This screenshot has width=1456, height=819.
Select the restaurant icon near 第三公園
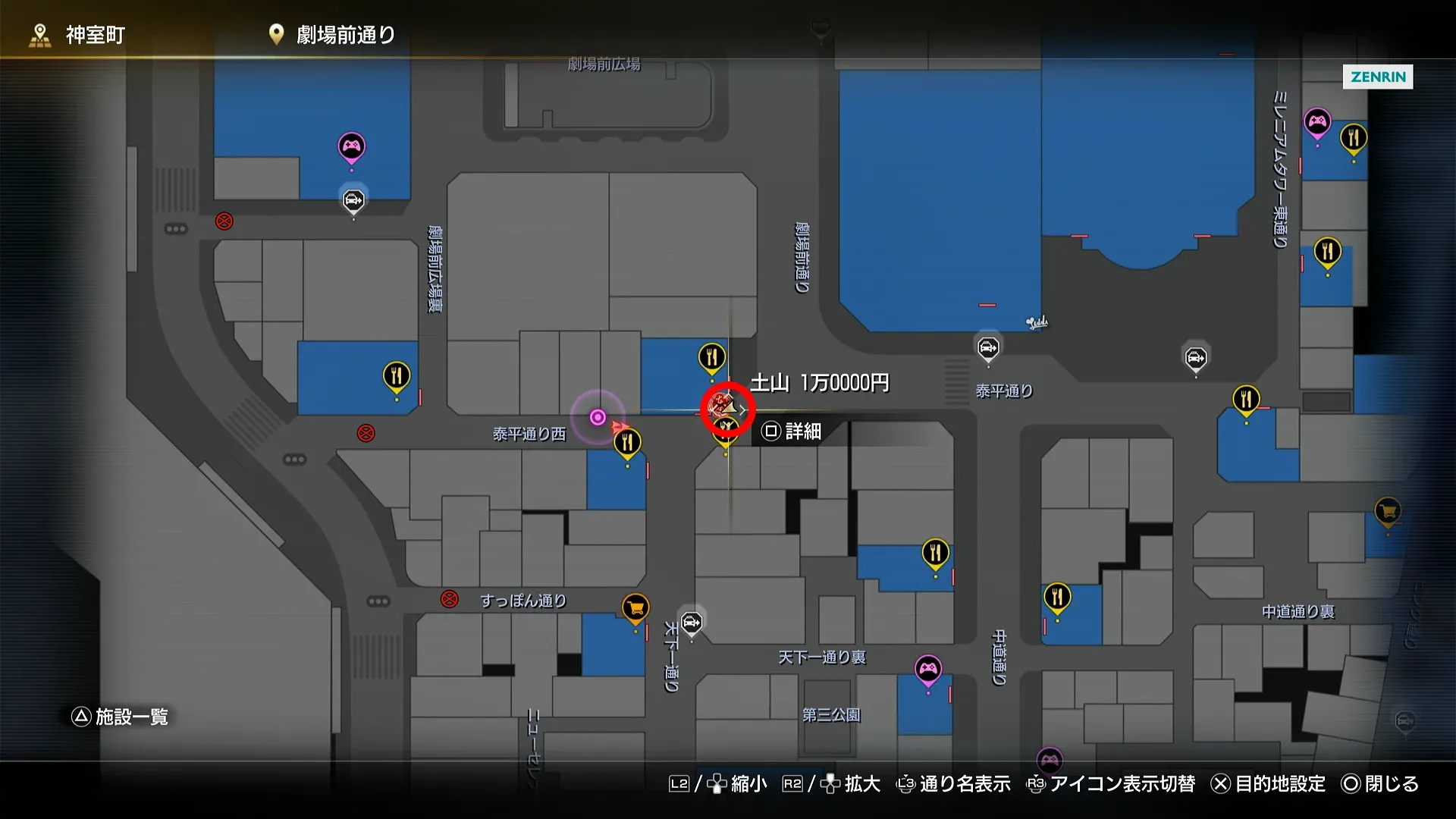934,551
